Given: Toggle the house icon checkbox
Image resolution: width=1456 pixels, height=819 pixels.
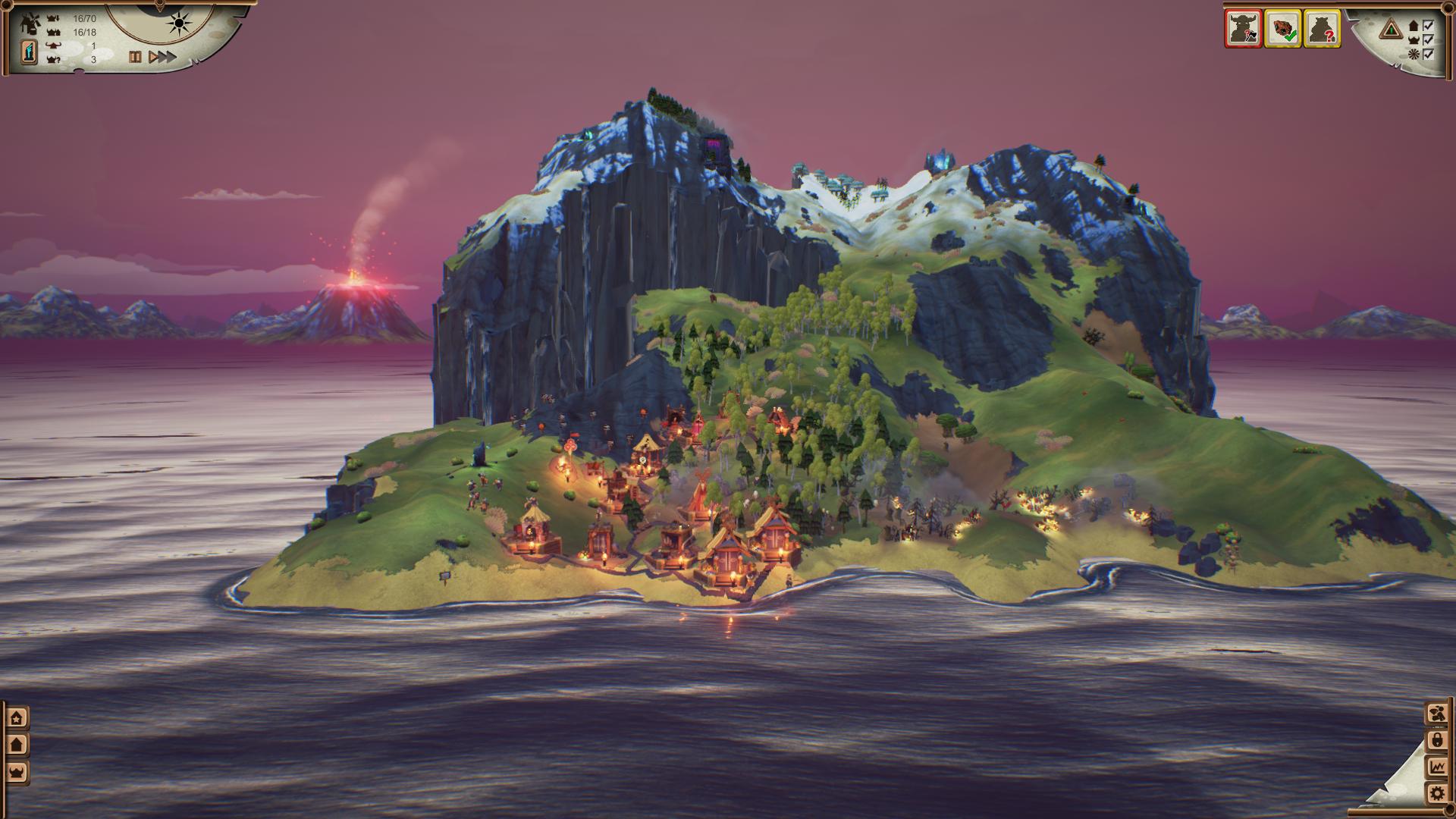Looking at the screenshot, I should [1429, 25].
